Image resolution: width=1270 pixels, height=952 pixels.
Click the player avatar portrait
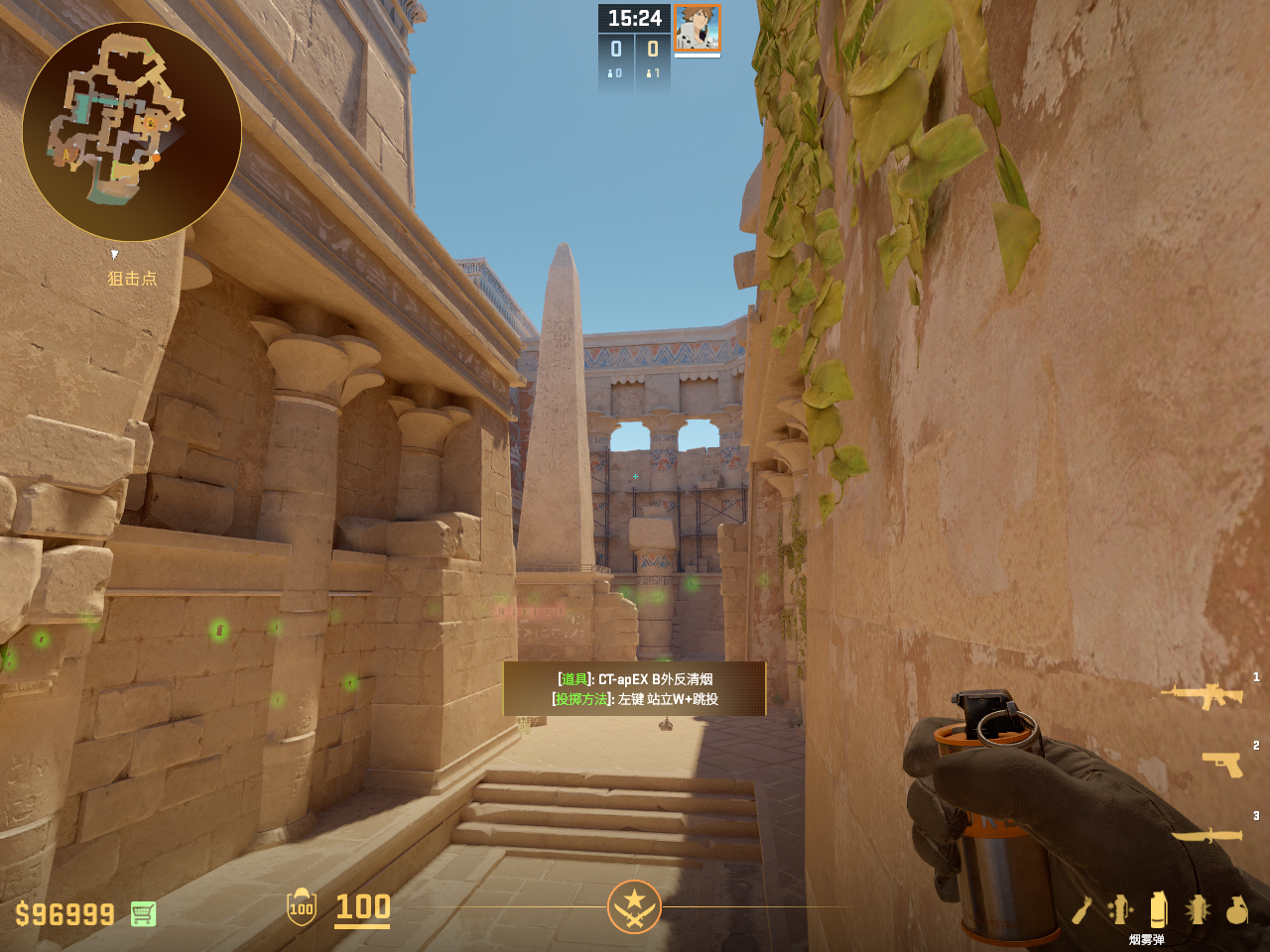pos(698,28)
